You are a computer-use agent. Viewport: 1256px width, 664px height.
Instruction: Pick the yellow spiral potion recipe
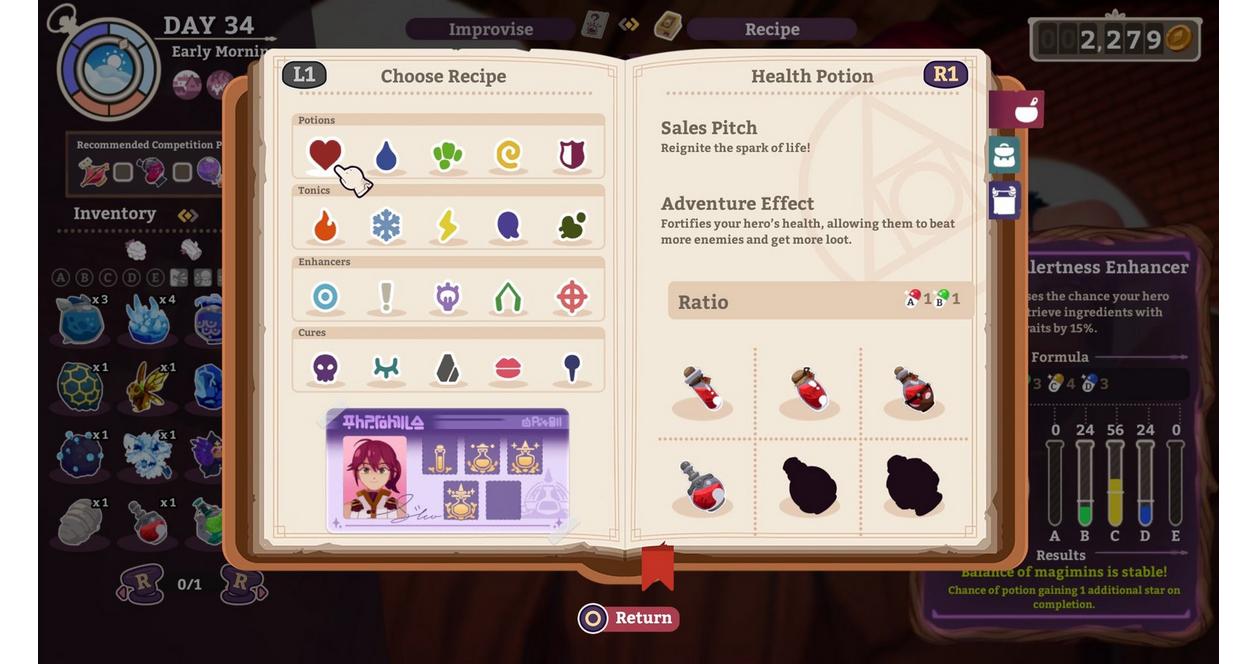[x=509, y=155]
